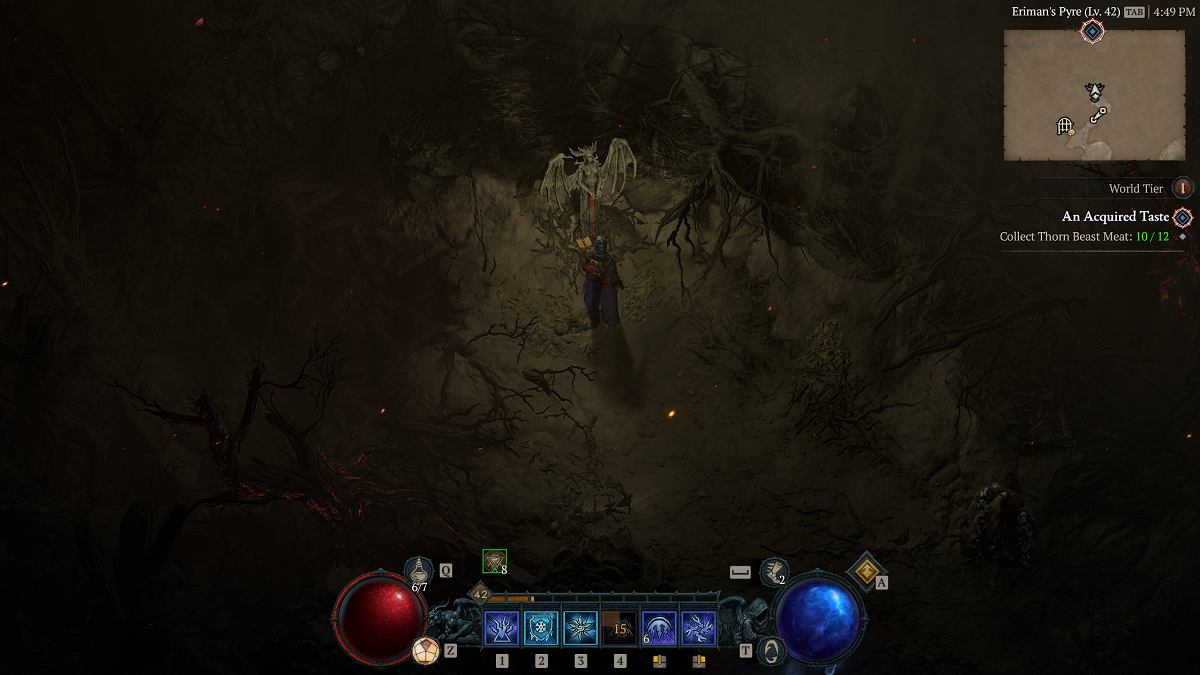Activate the skill showing the number 6

click(659, 629)
